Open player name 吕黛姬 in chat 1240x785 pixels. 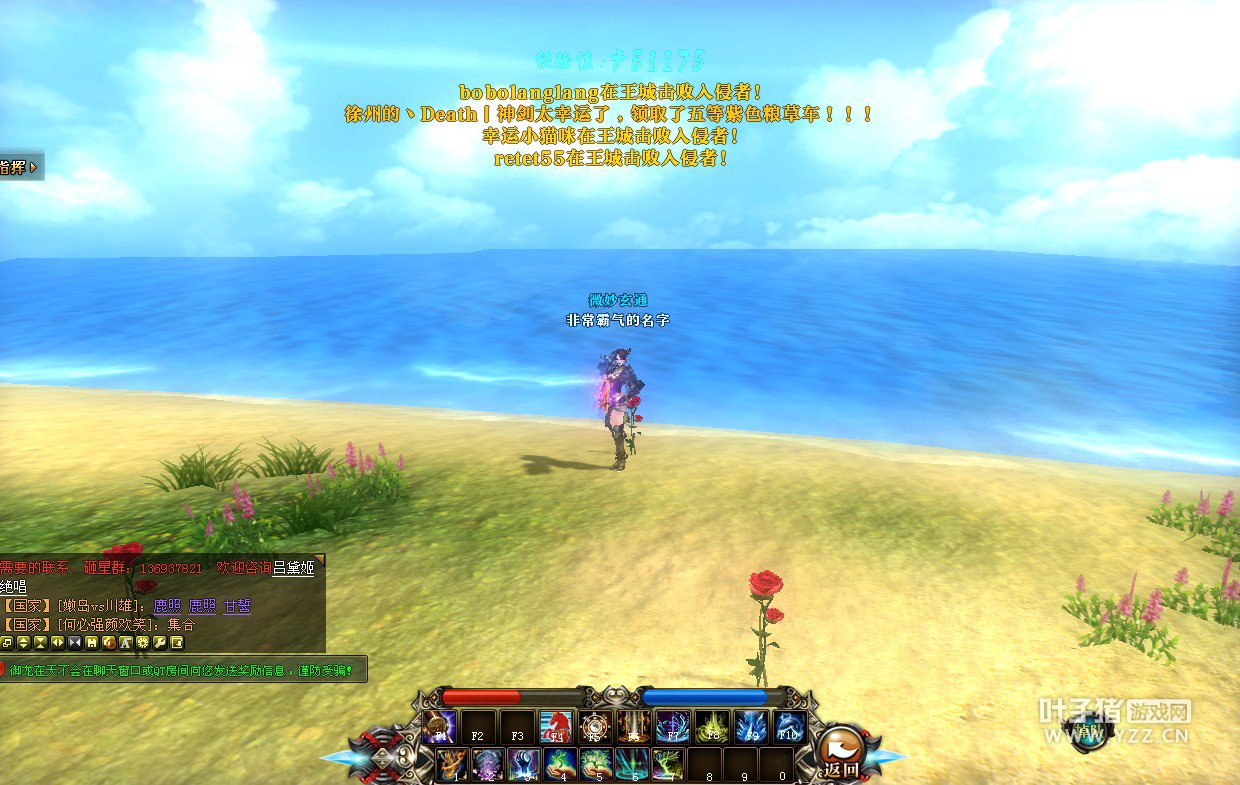[293, 569]
